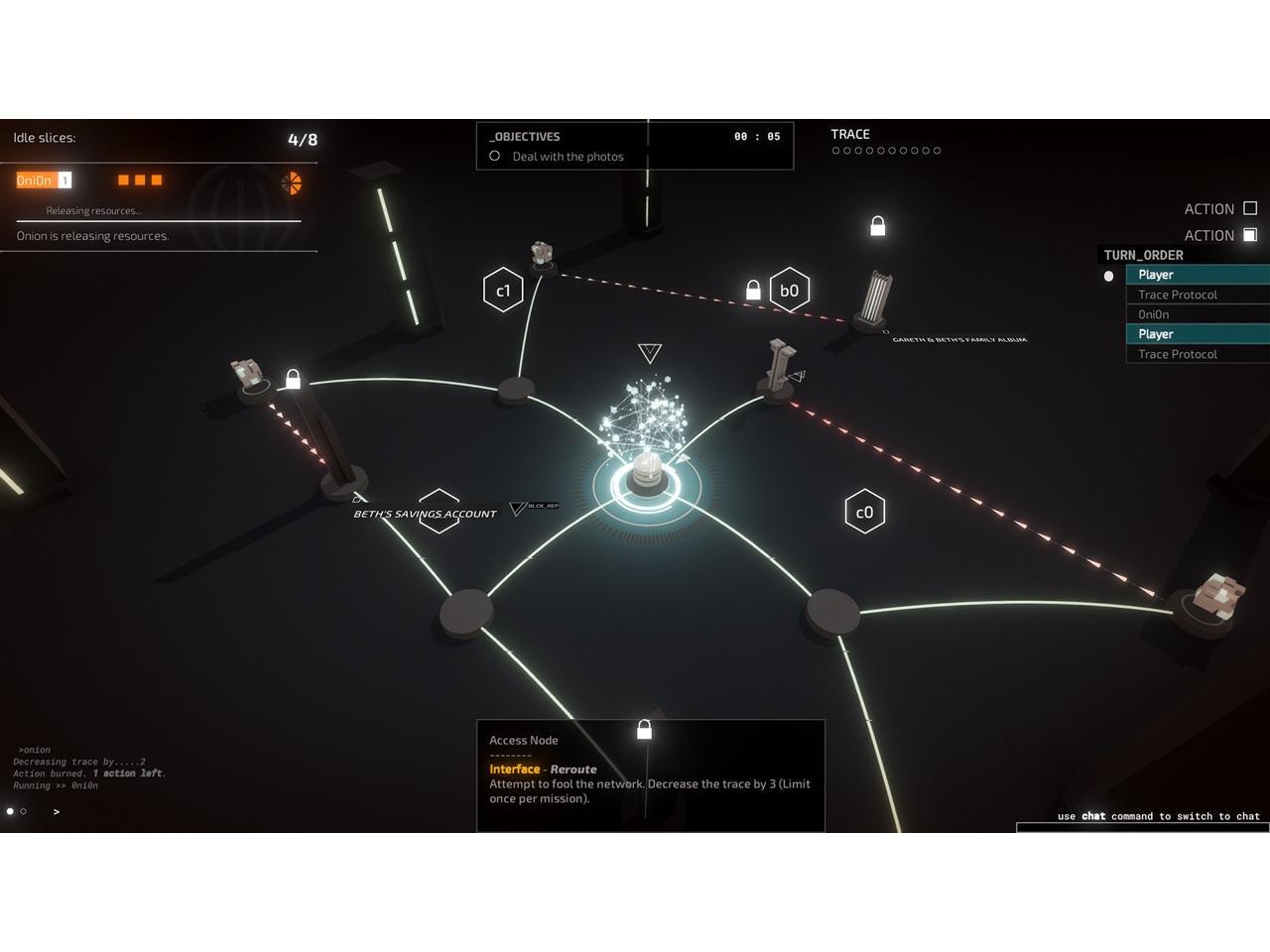Select the c1 node hexagon
This screenshot has height=952, width=1270.
point(503,291)
